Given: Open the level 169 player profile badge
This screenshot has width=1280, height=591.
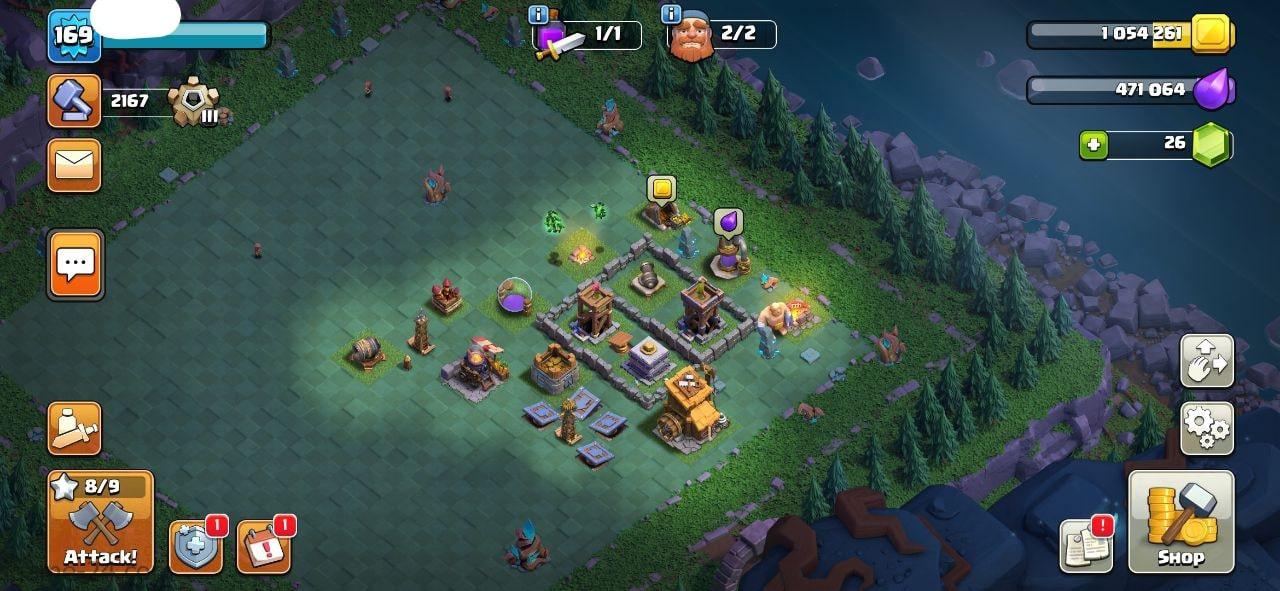Looking at the screenshot, I should (72, 36).
